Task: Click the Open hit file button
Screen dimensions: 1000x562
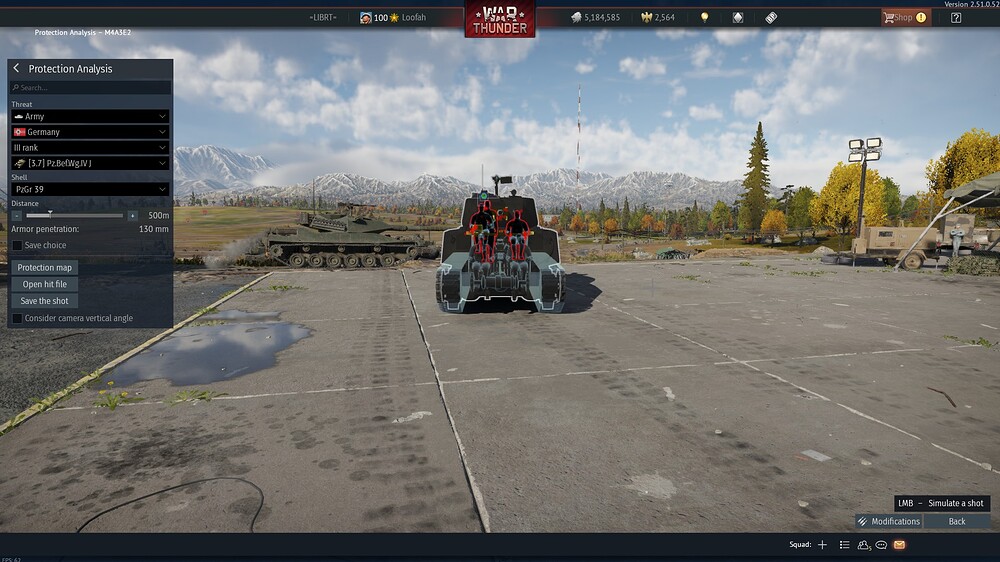Action: click(x=45, y=284)
